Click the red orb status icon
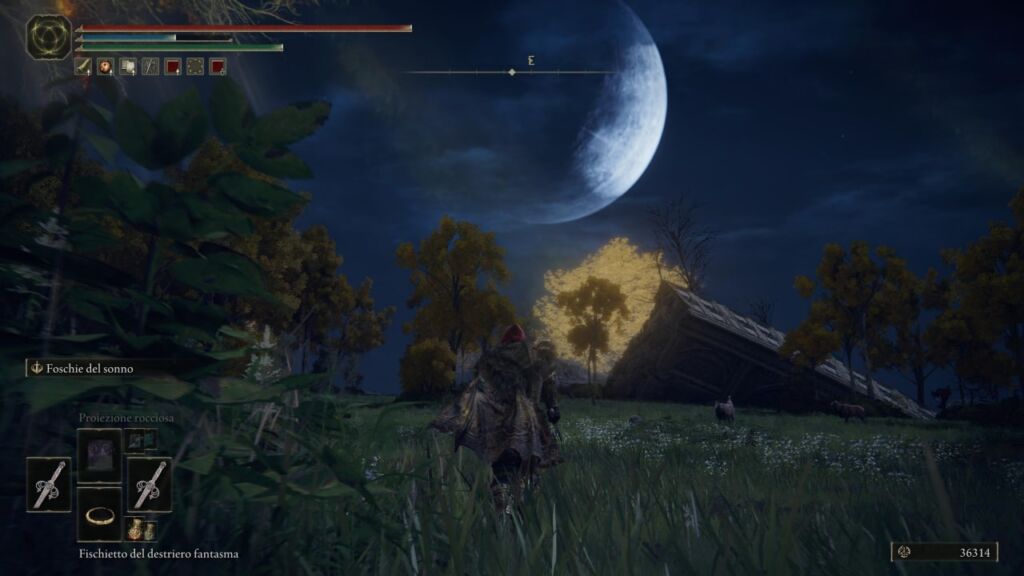 [x=105, y=67]
